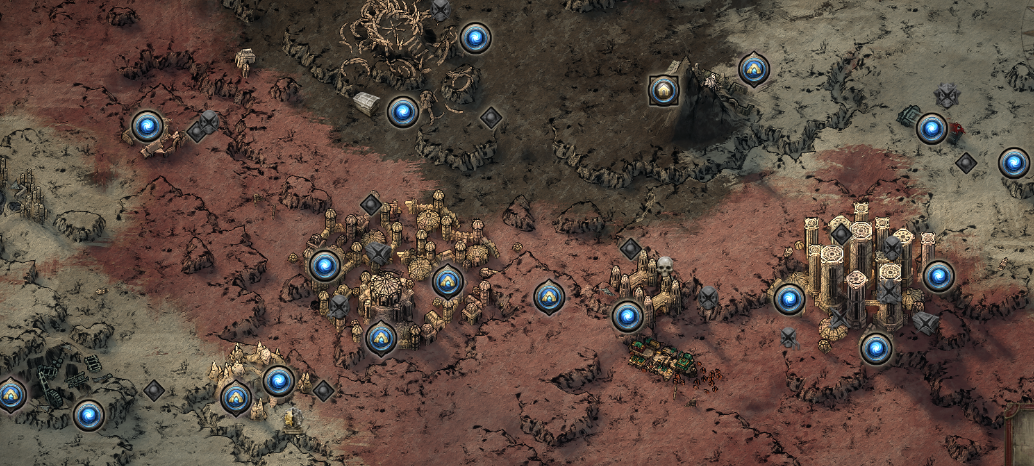Pick the waypoint beside the red tent
The image size is (1034, 466).
[931, 129]
